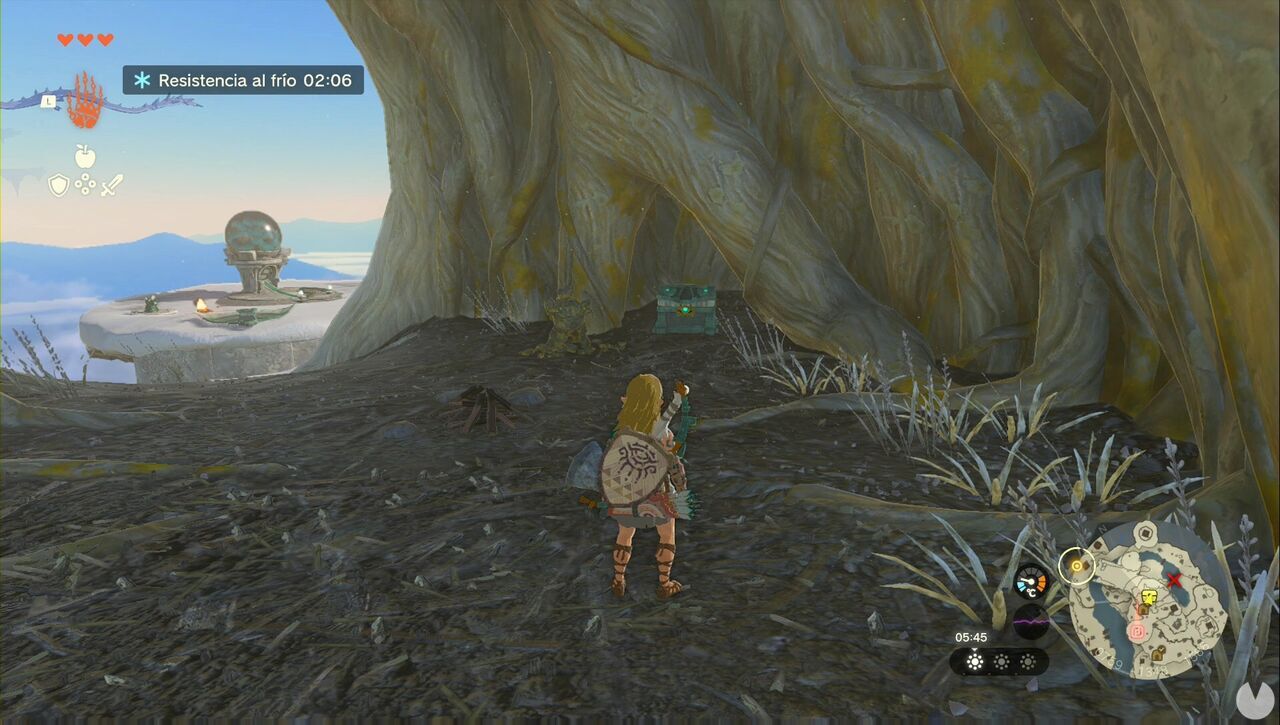Image resolution: width=1280 pixels, height=725 pixels.
Task: Click the pink shrine marker on the minimap
Action: pyautogui.click(x=1137, y=630)
